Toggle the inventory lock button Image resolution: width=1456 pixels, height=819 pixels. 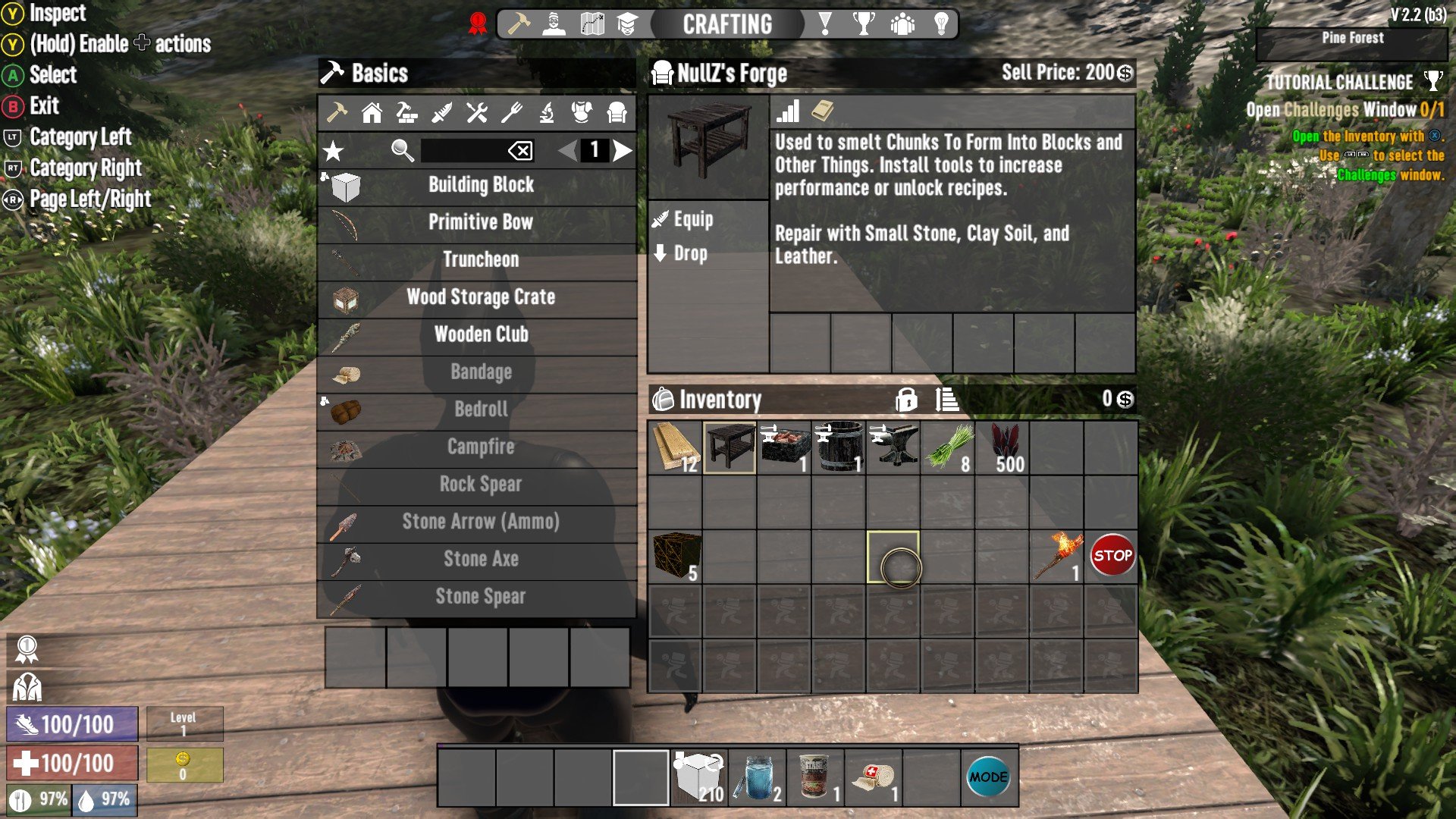[905, 400]
